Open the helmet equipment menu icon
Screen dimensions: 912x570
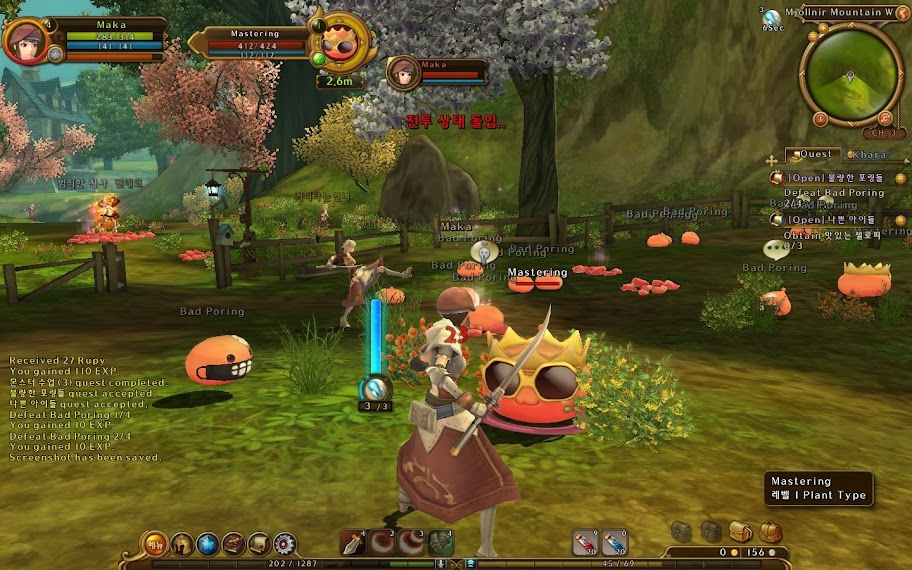coord(183,544)
